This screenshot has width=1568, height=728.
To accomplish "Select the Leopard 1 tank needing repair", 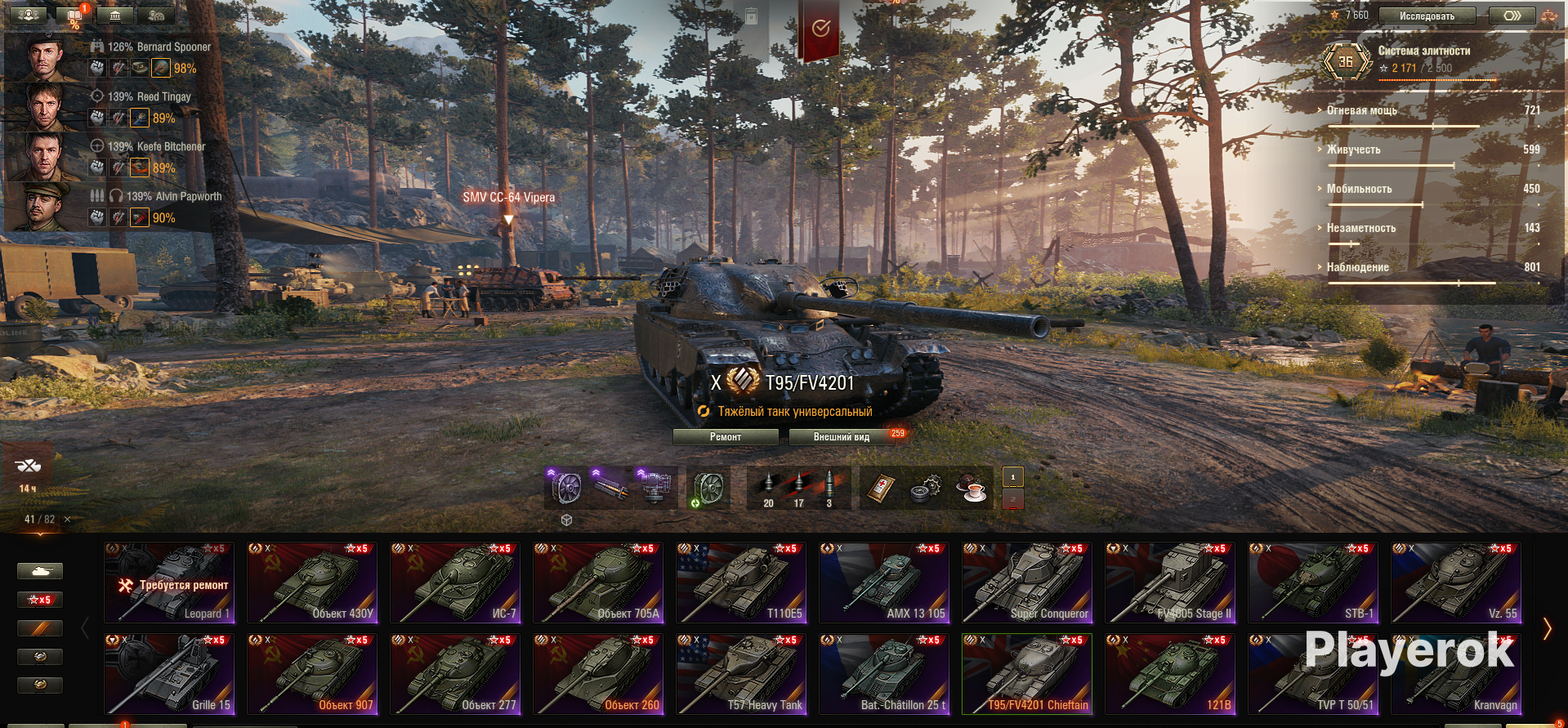I will [170, 583].
